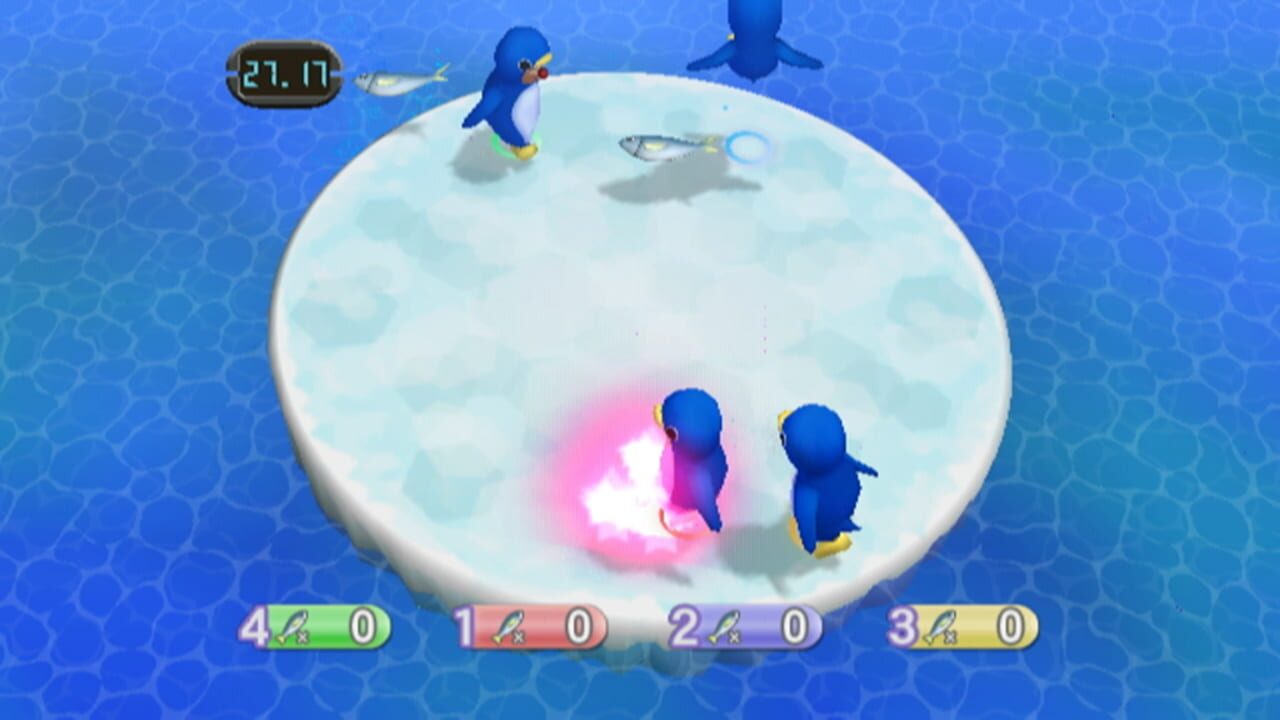Select Player 3's score count of 0
This screenshot has width=1280, height=720.
point(1009,628)
